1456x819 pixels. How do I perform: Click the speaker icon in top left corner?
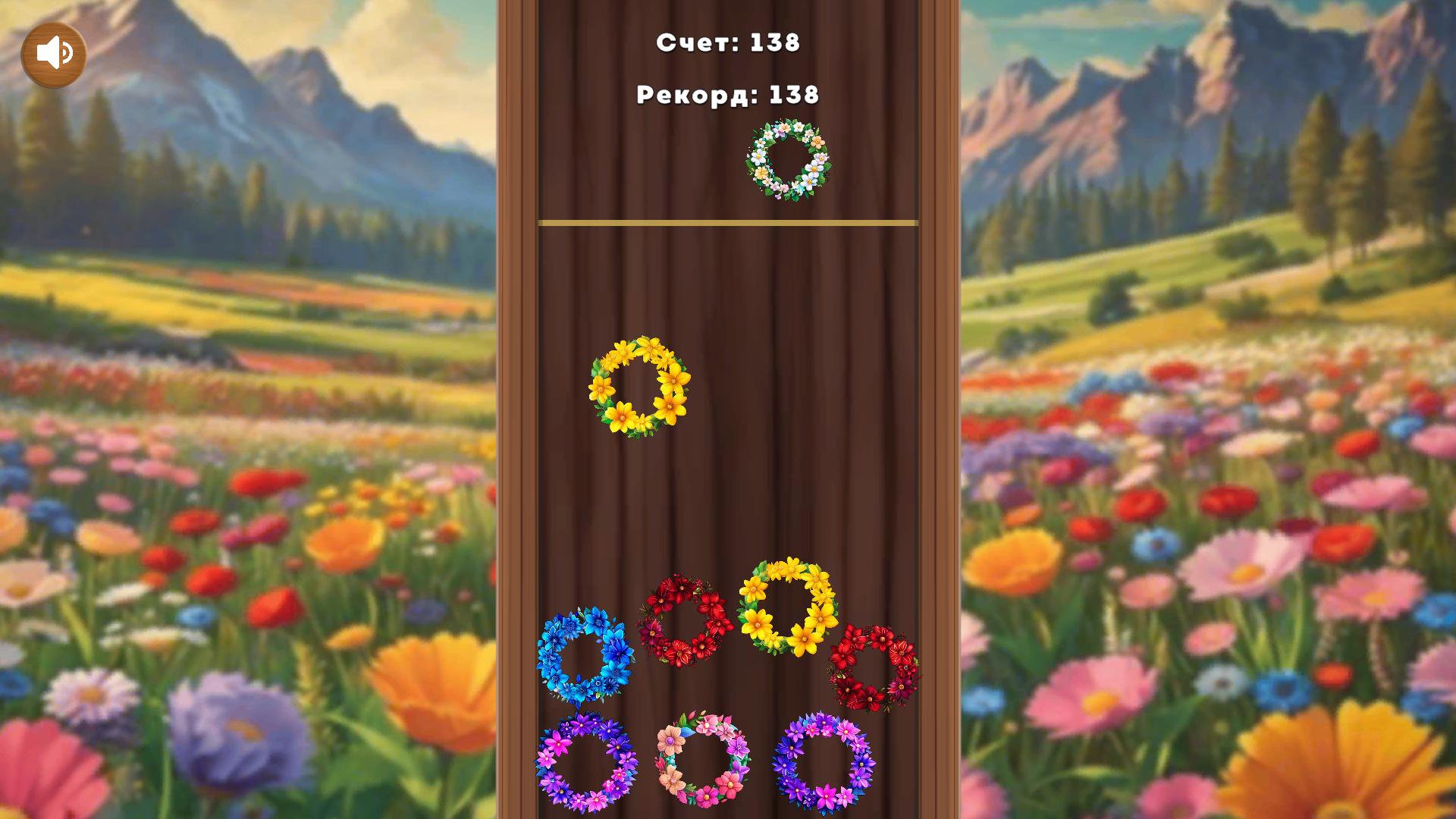pos(53,52)
